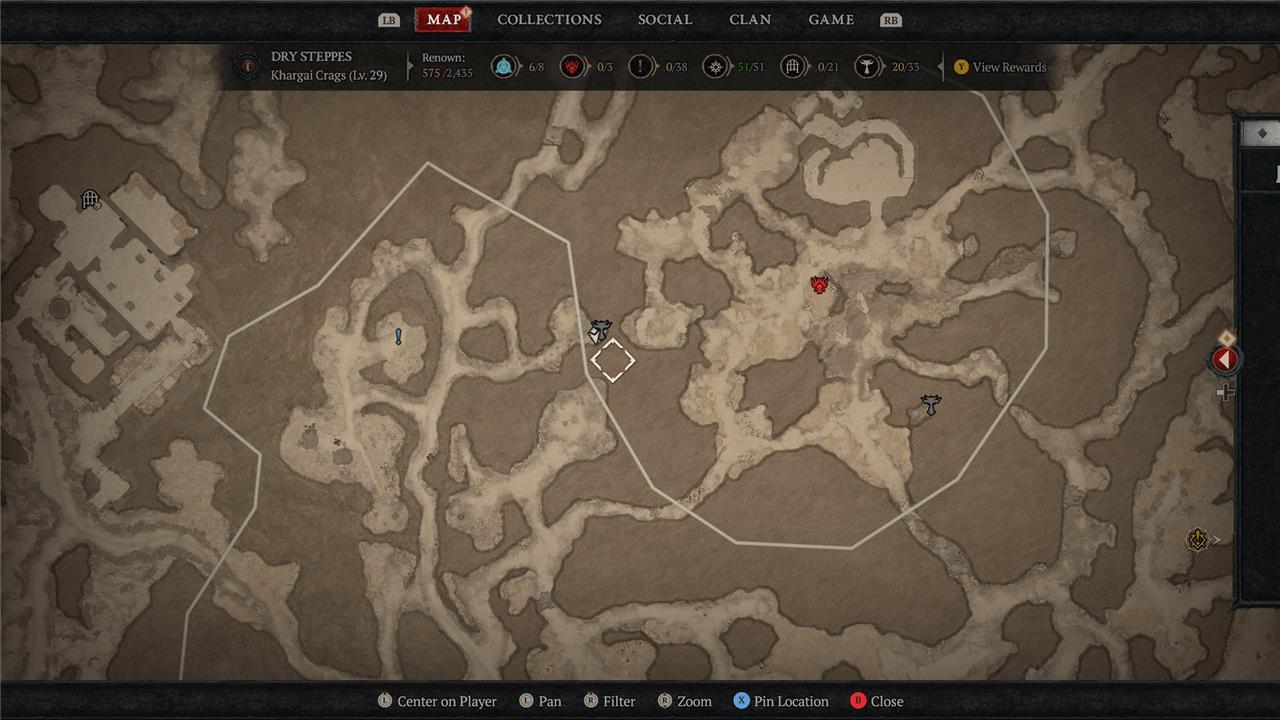Select the gold off-screen quest indicator
The image size is (1280, 720).
tap(1198, 540)
